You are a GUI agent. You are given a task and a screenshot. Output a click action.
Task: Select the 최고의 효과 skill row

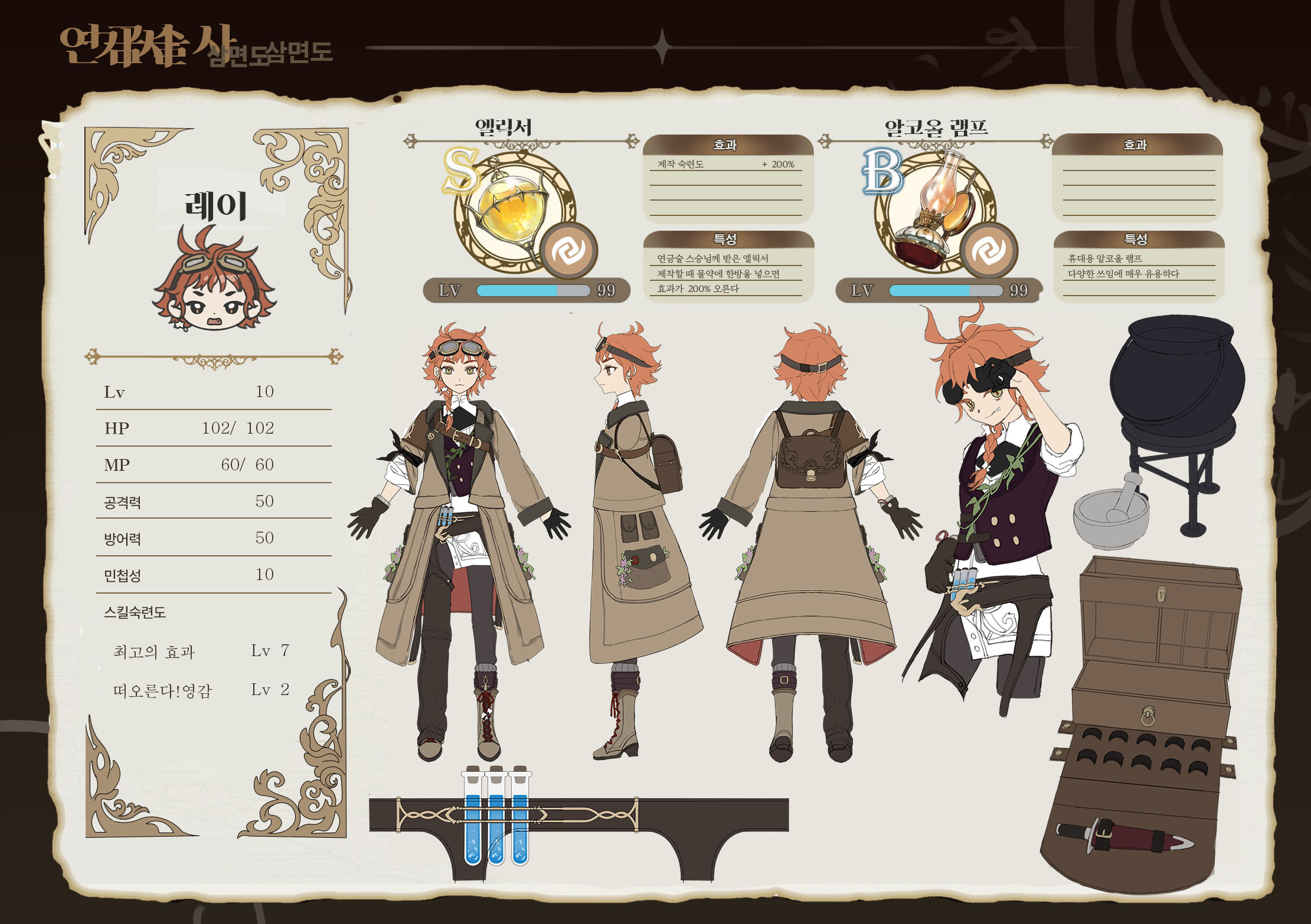(201, 651)
